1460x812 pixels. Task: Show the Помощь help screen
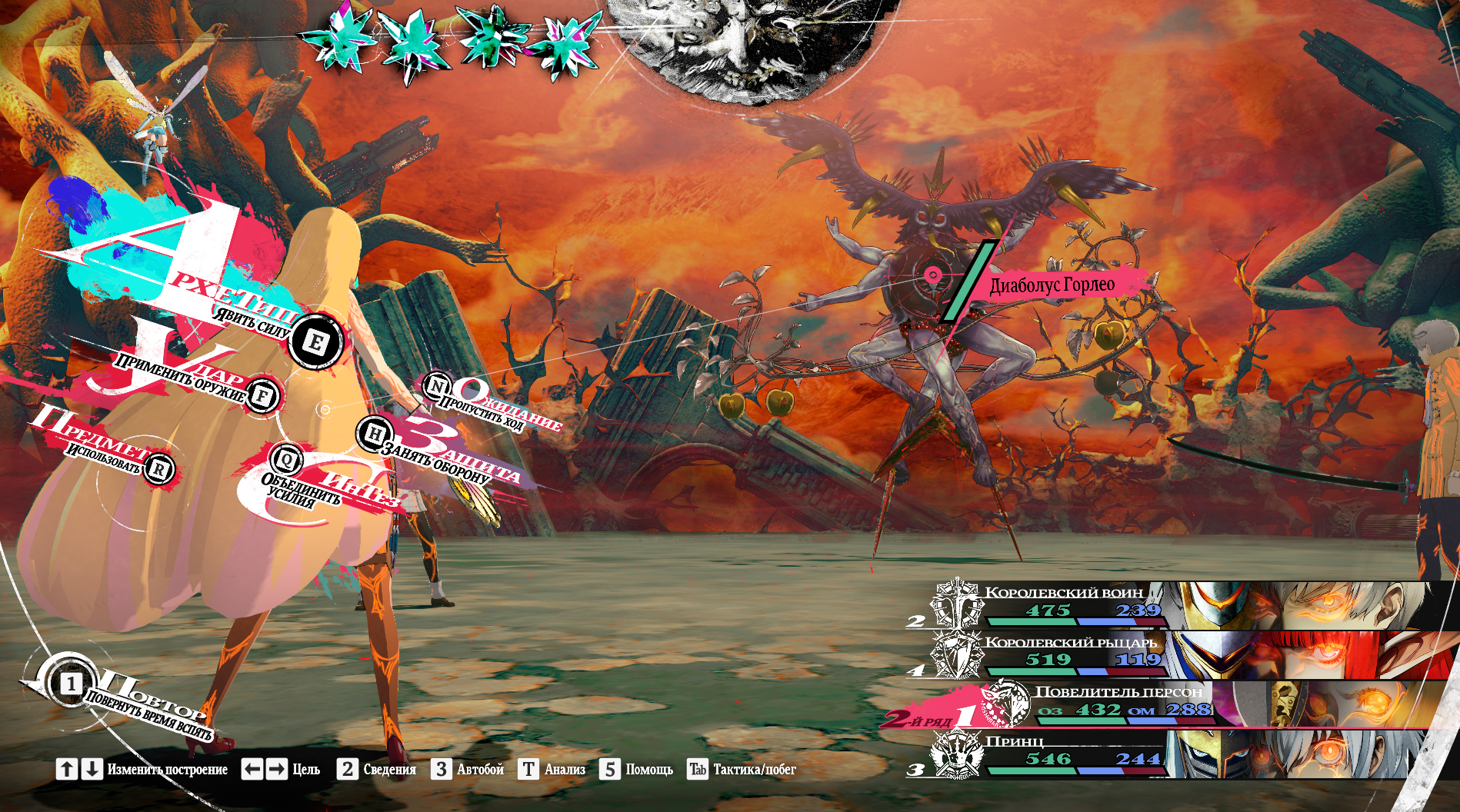pos(636,769)
